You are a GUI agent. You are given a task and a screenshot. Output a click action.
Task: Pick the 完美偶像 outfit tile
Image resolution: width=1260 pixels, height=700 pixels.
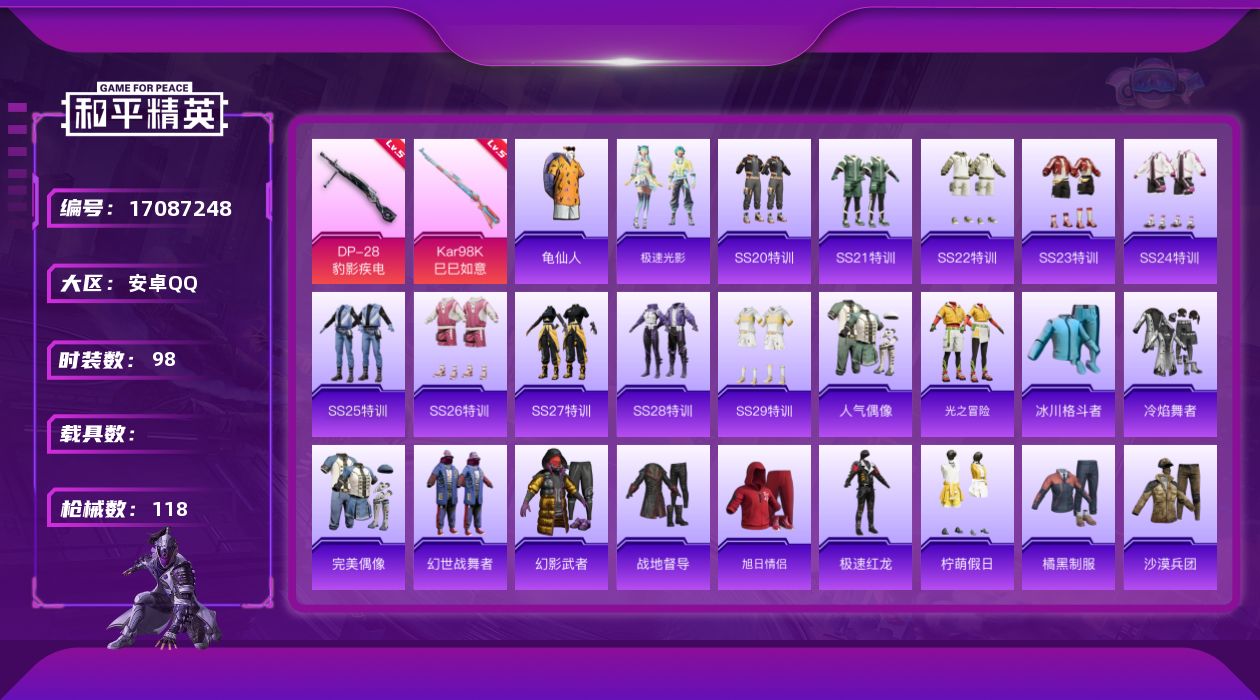[358, 517]
